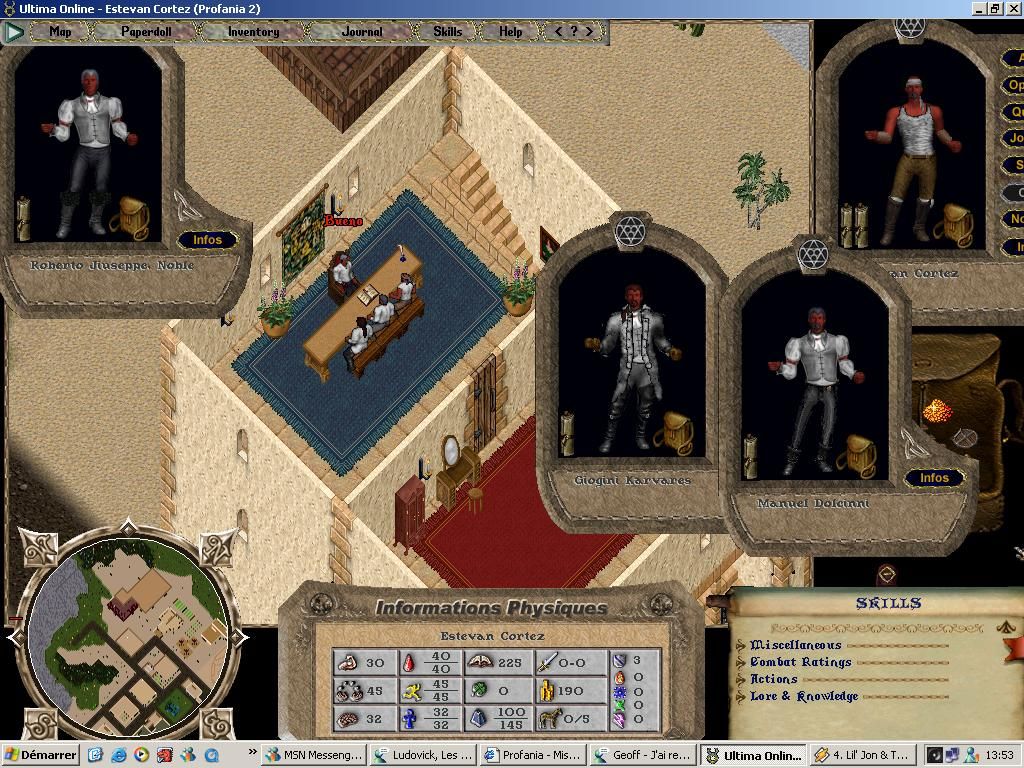The height and width of the screenshot is (768, 1024).
Task: Click the green arrow at menu bar's left
Action: coord(13,32)
